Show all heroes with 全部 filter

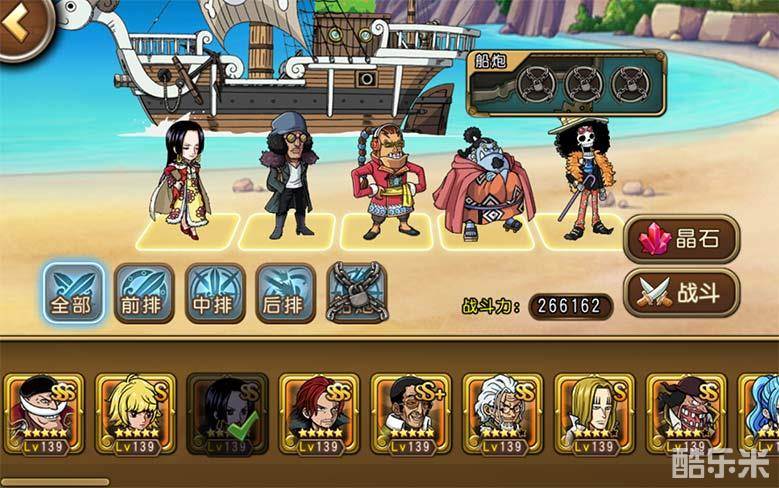pyautogui.click(x=73, y=292)
